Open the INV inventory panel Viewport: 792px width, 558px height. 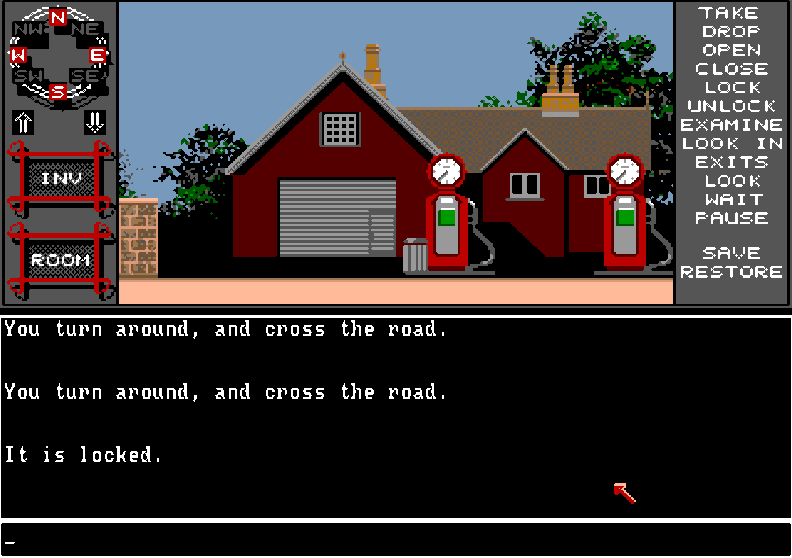tap(58, 179)
